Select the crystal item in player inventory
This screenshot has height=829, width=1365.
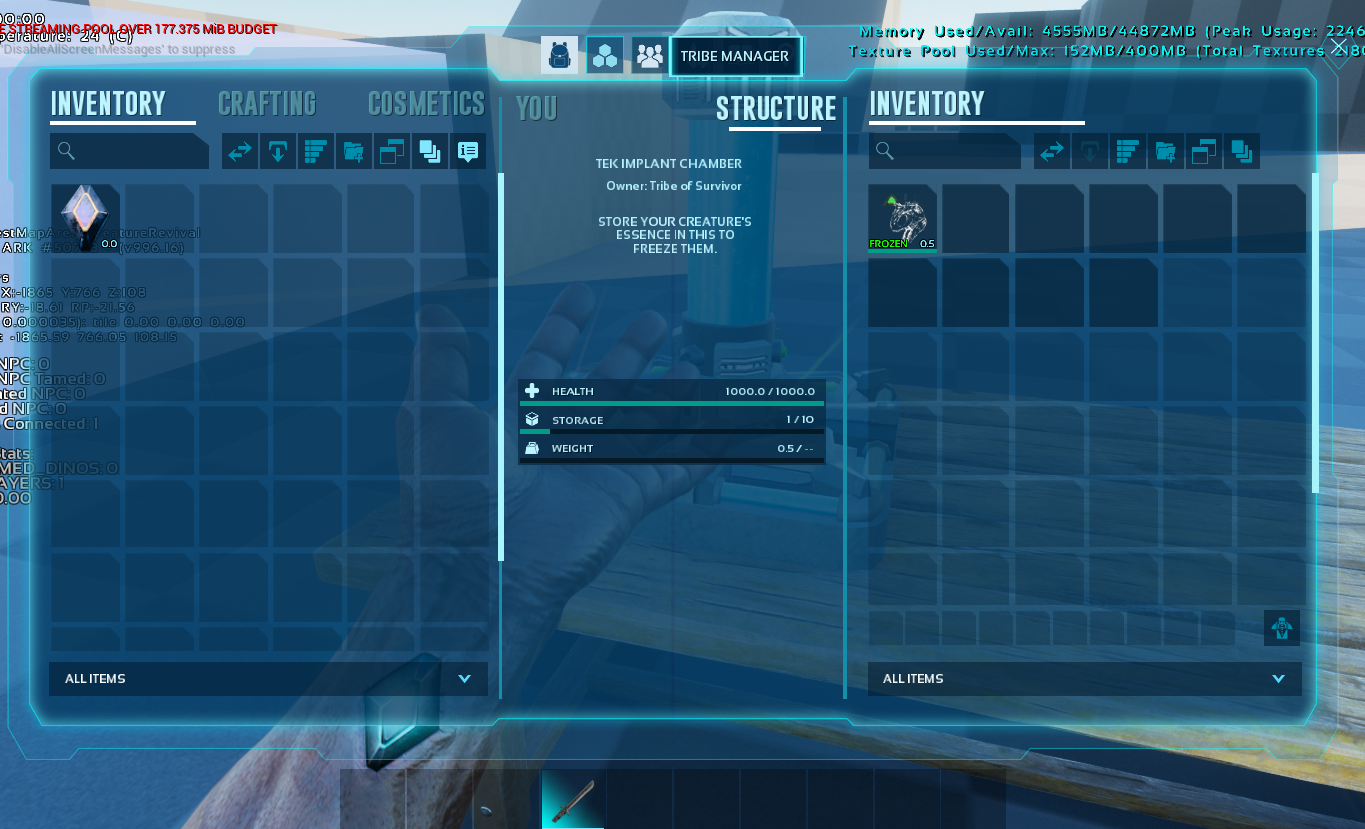coord(85,218)
